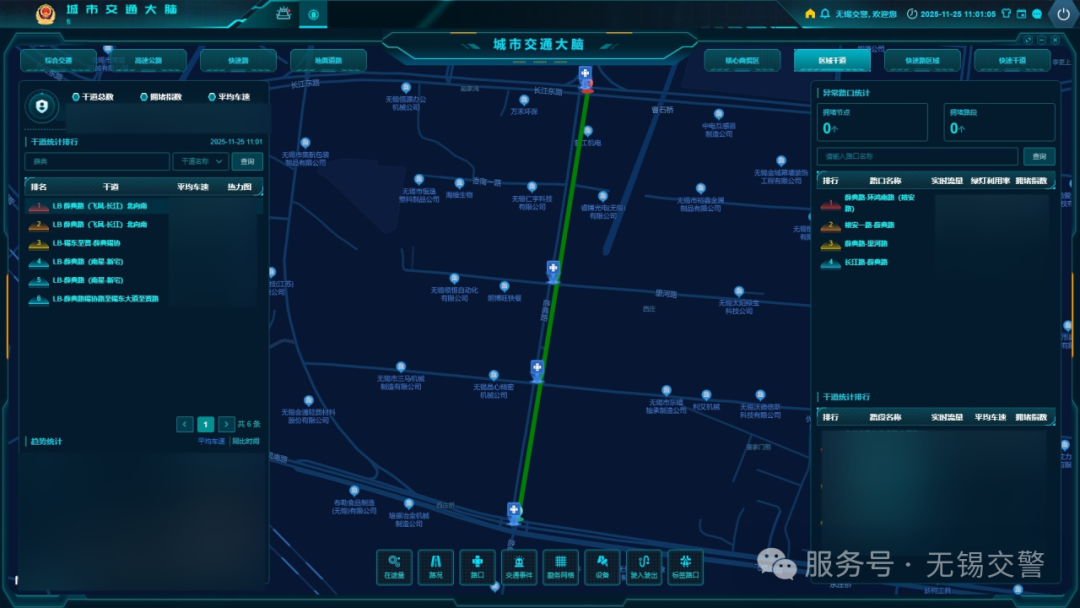The image size is (1080, 608).
Task: Open the 干道名称 dropdown
Action: 201,161
